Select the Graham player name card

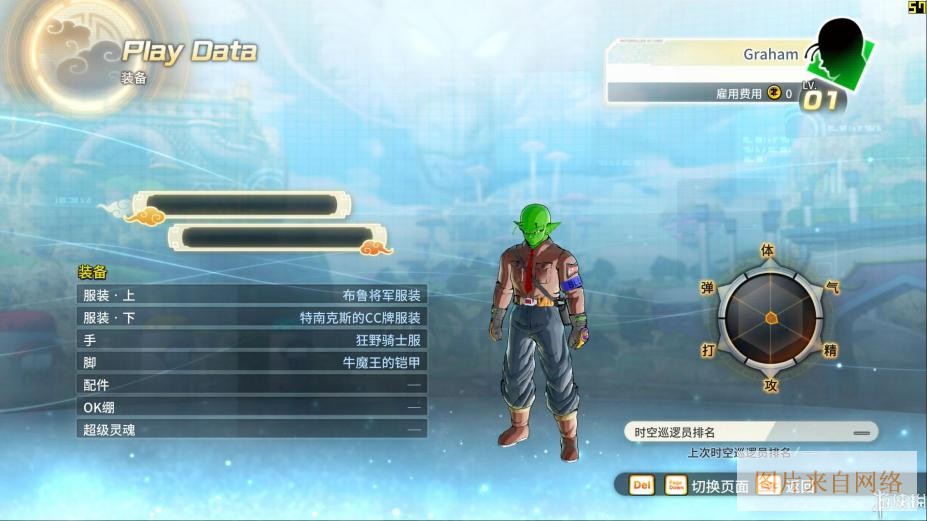710,54
